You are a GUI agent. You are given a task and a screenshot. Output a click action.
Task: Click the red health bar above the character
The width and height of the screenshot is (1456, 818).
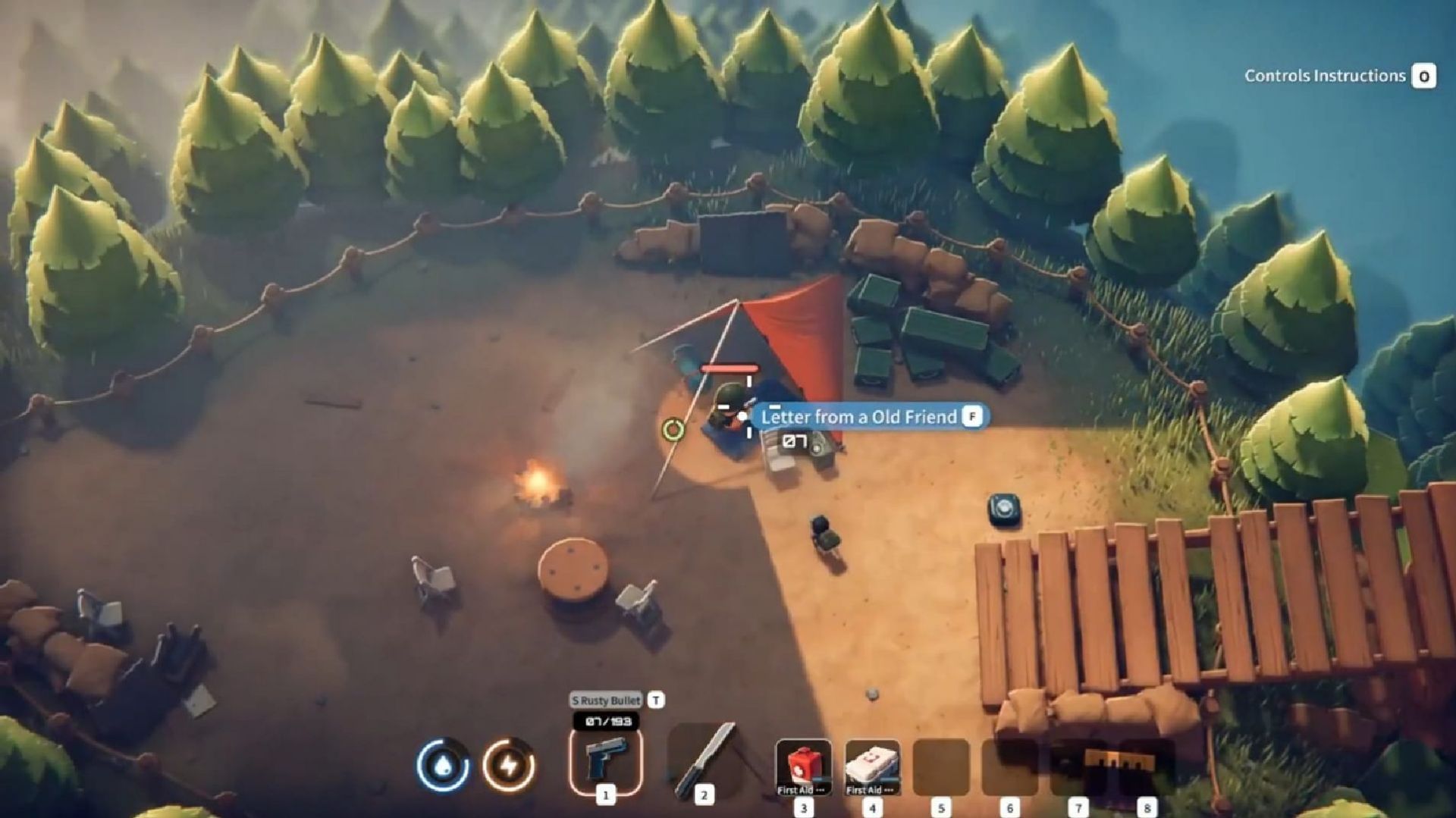click(730, 368)
